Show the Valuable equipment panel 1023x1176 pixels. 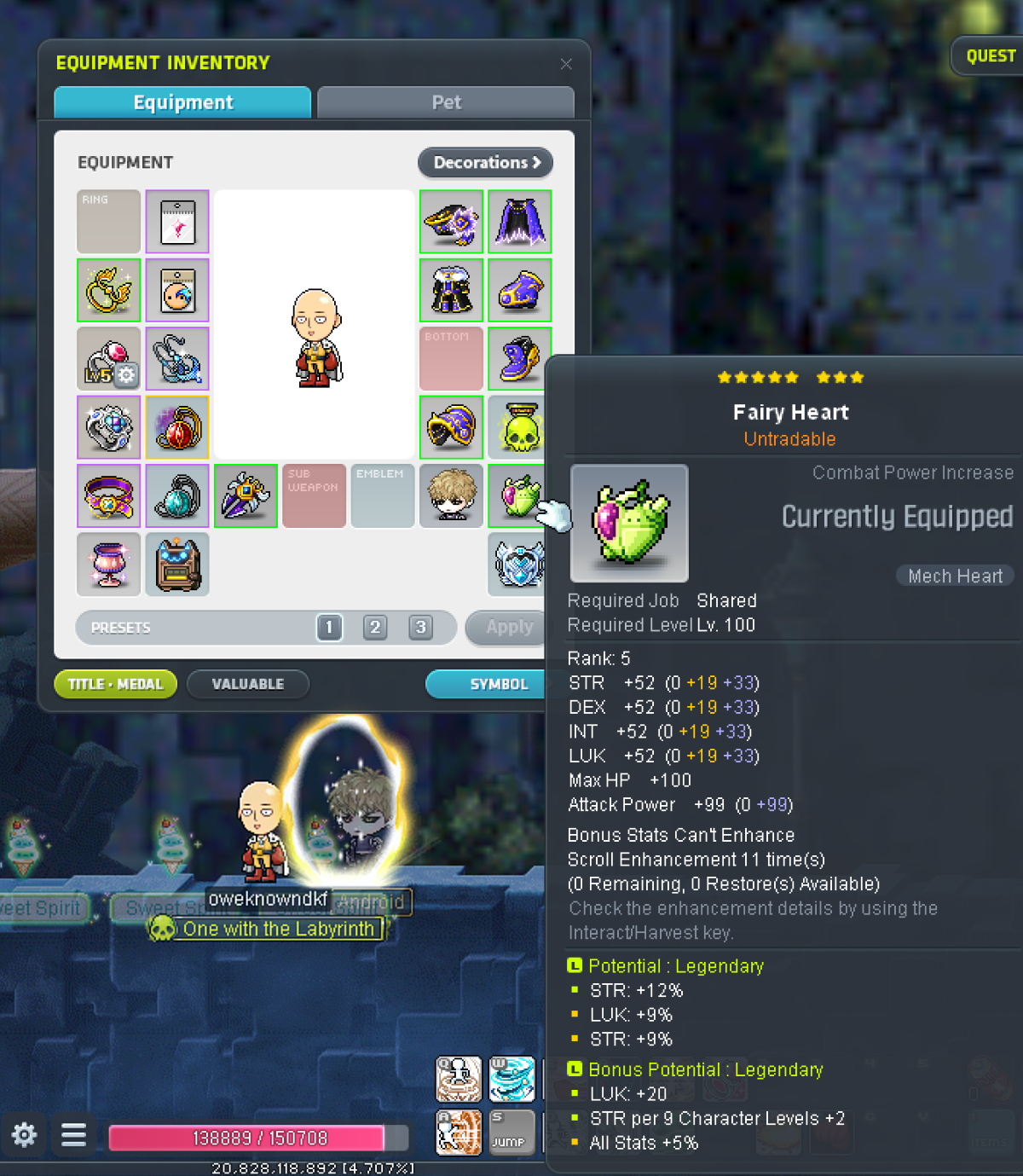pyautogui.click(x=247, y=684)
